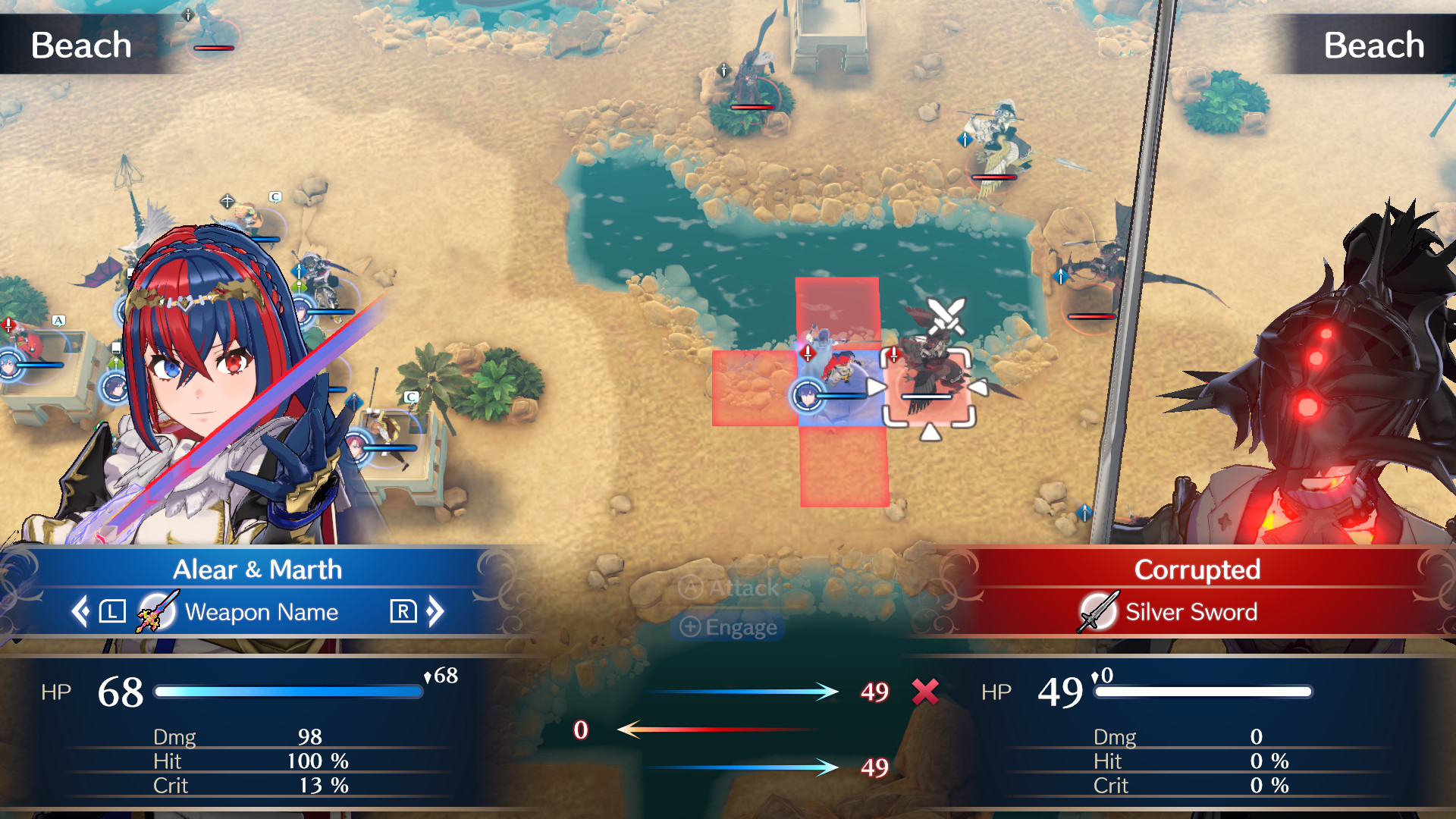Select the Beach label in the top-right corner

1374,43
